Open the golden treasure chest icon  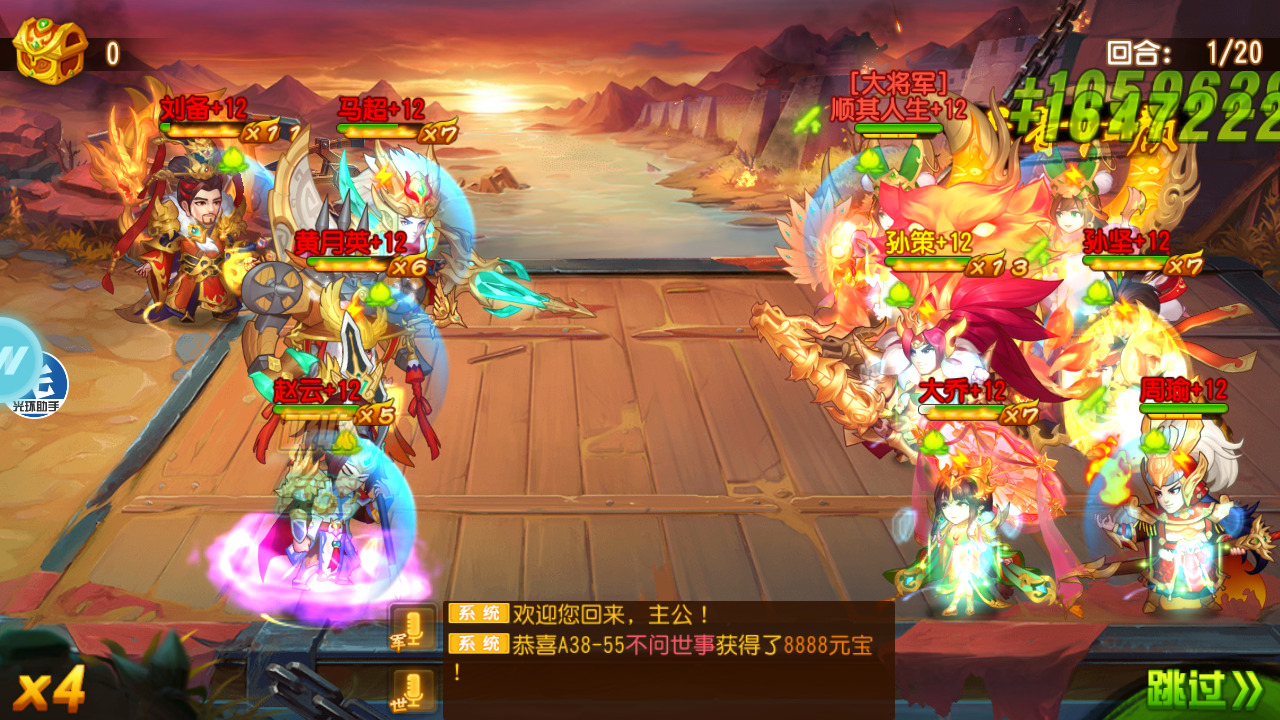[x=50, y=50]
